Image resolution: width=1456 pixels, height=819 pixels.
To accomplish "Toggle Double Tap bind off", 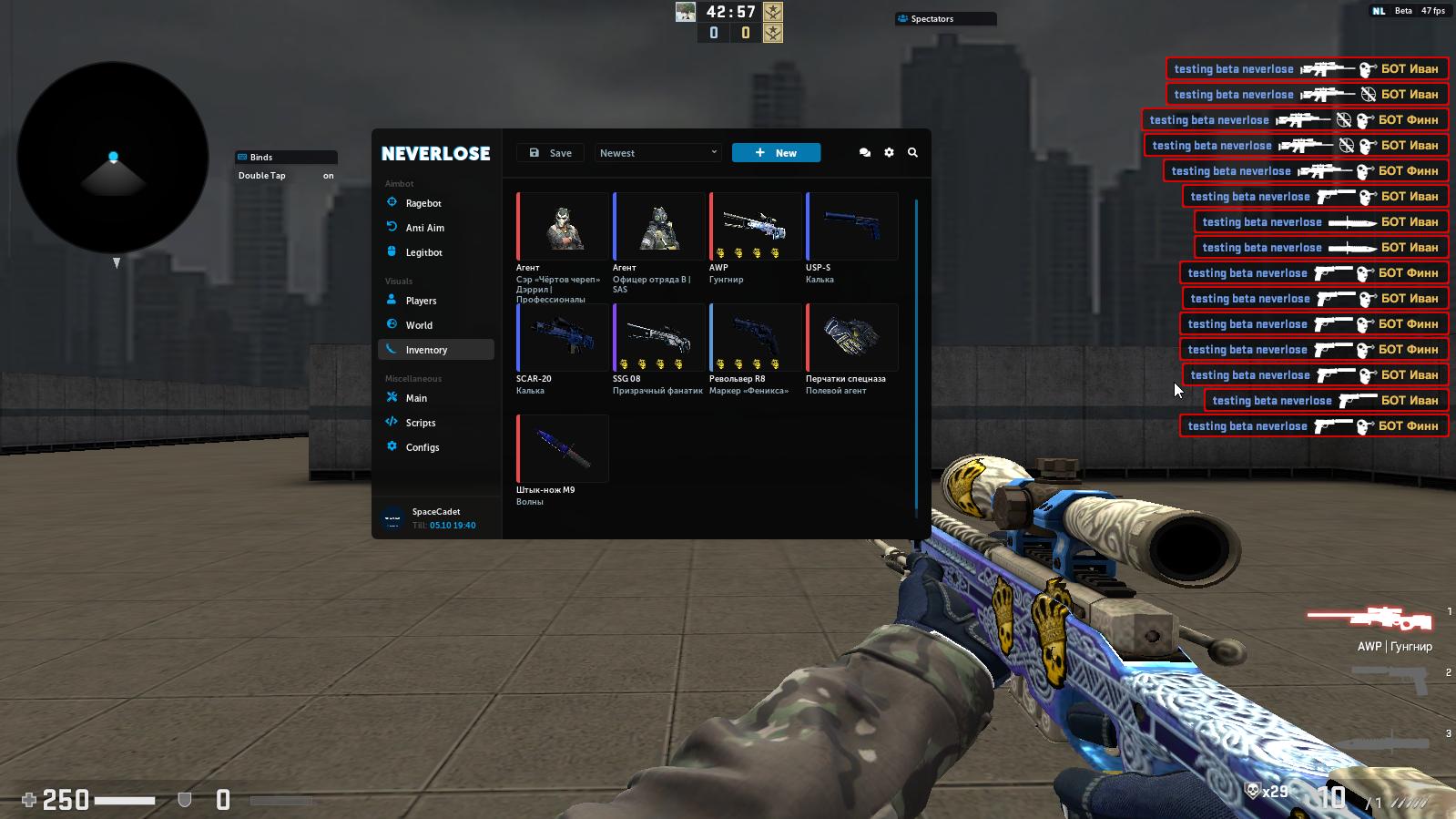I will (327, 175).
